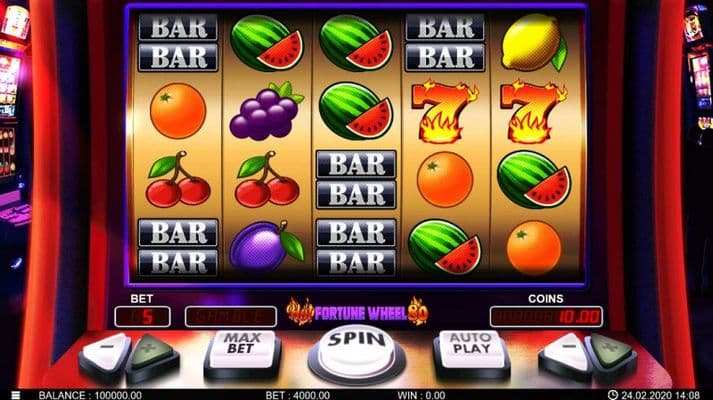713x400 pixels.
Task: Open the hamburger menu icon beside Balance
Action: (14, 394)
